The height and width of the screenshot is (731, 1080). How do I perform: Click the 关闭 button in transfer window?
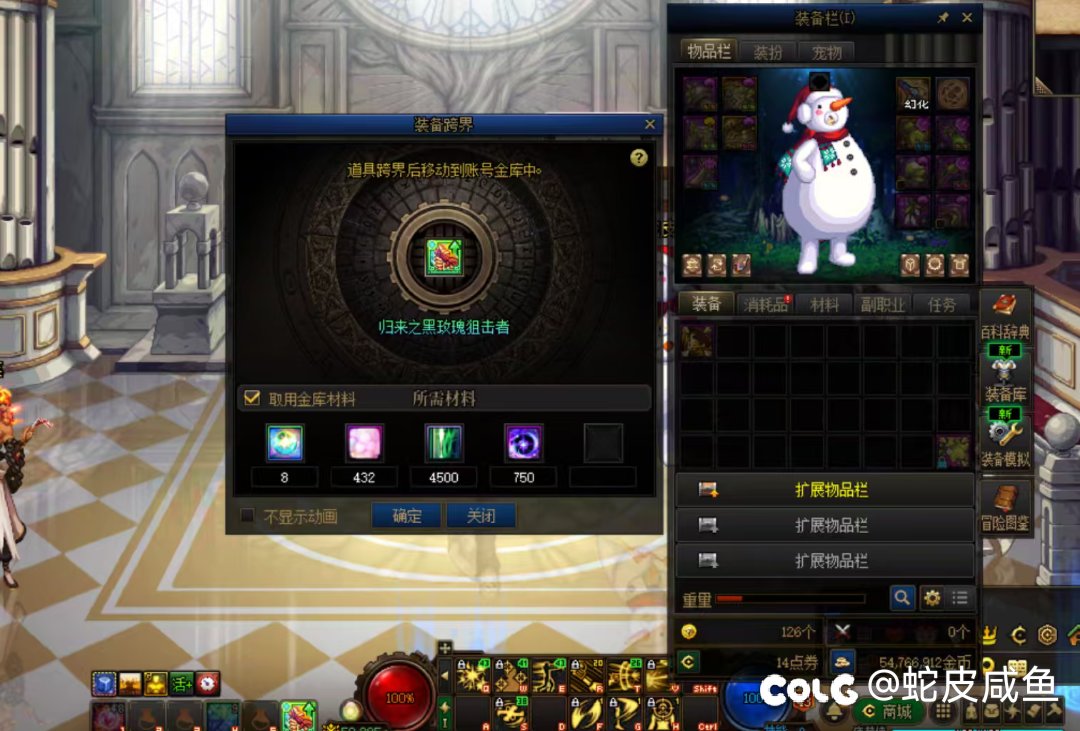tap(481, 516)
